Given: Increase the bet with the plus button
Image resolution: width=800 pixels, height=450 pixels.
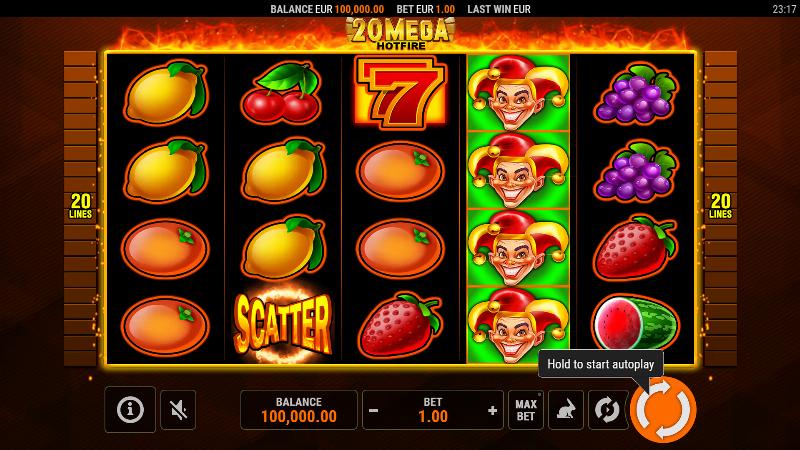Looking at the screenshot, I should click(492, 410).
